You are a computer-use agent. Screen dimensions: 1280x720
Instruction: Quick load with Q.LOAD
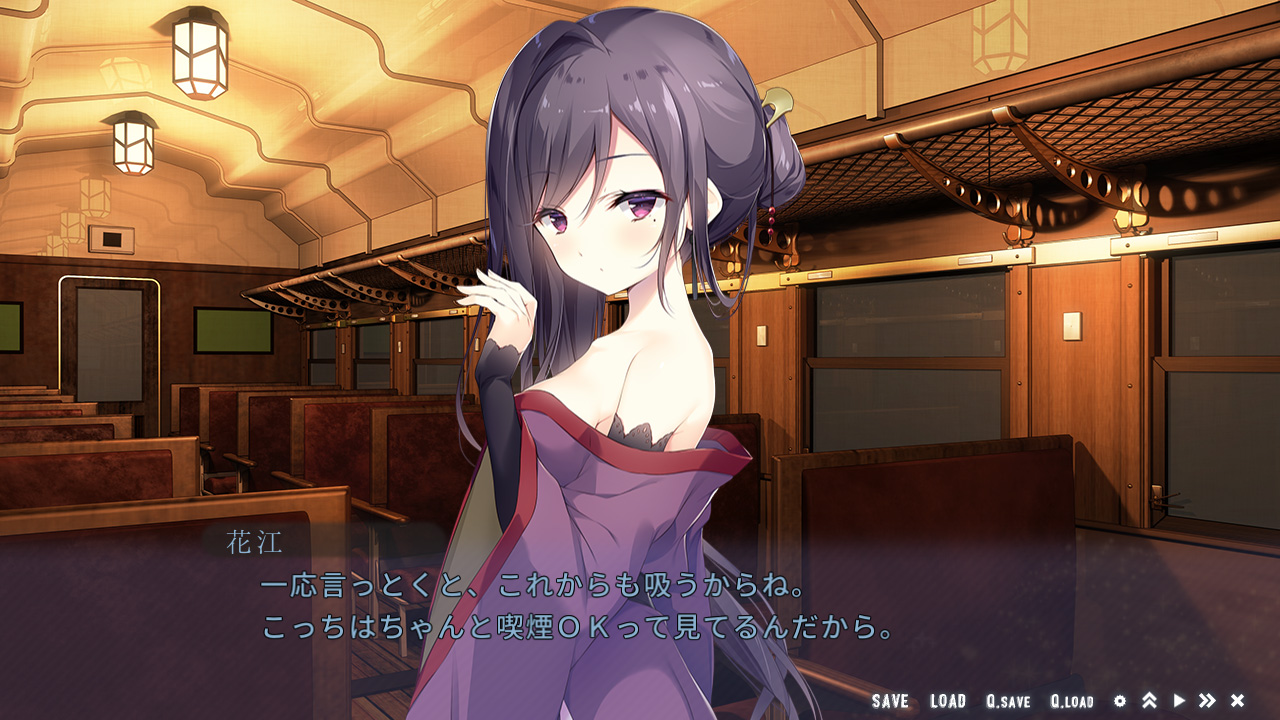[x=1072, y=701]
